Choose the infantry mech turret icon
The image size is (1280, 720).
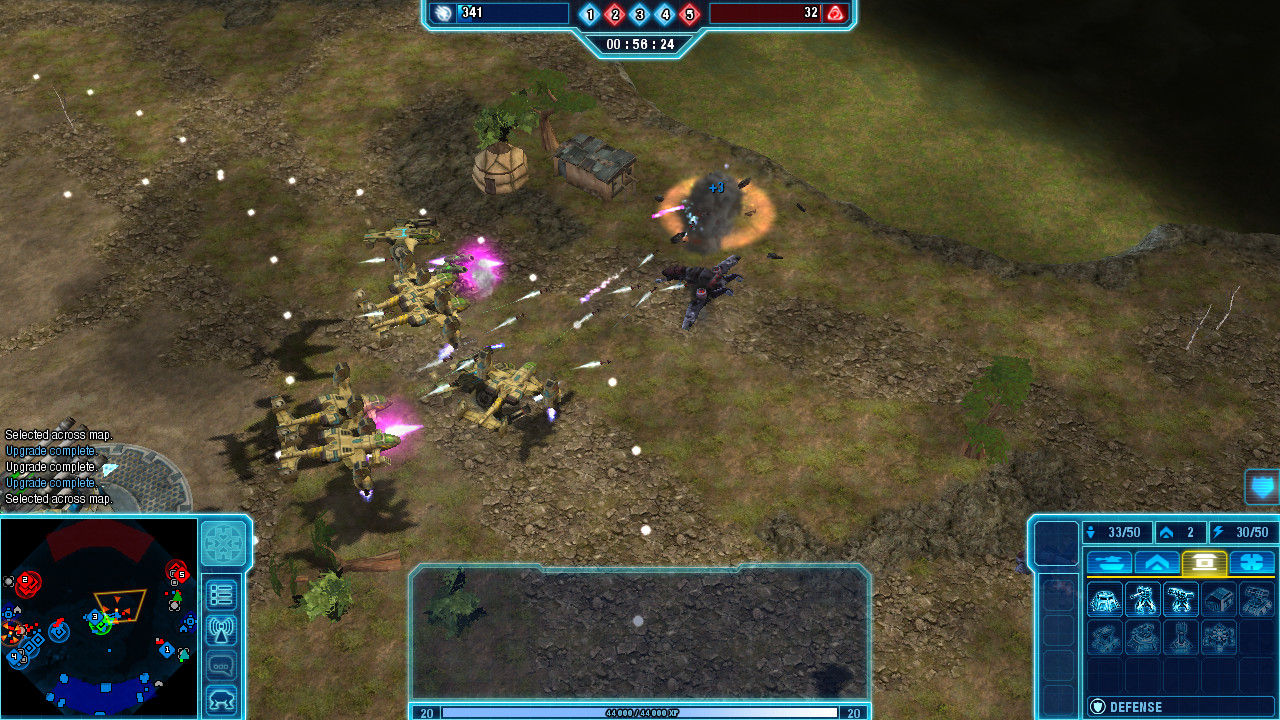[1143, 600]
